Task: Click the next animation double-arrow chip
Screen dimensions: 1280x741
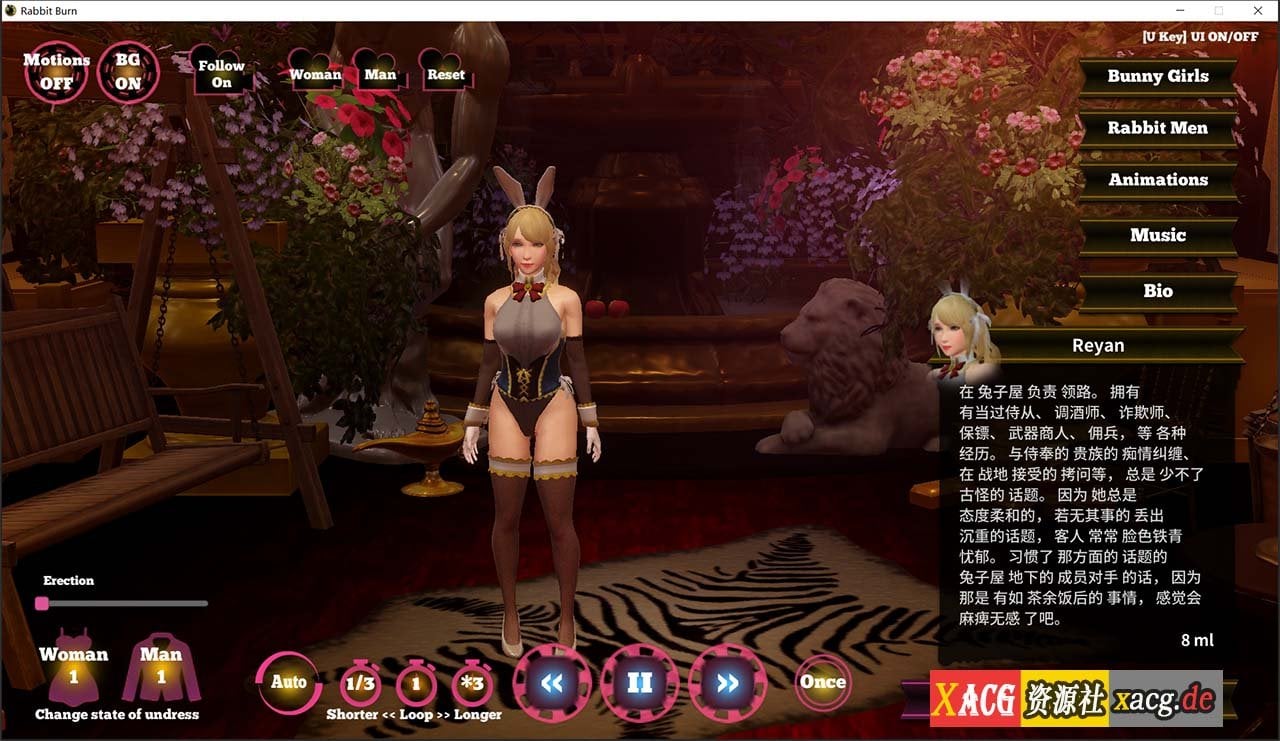Action: click(x=727, y=684)
